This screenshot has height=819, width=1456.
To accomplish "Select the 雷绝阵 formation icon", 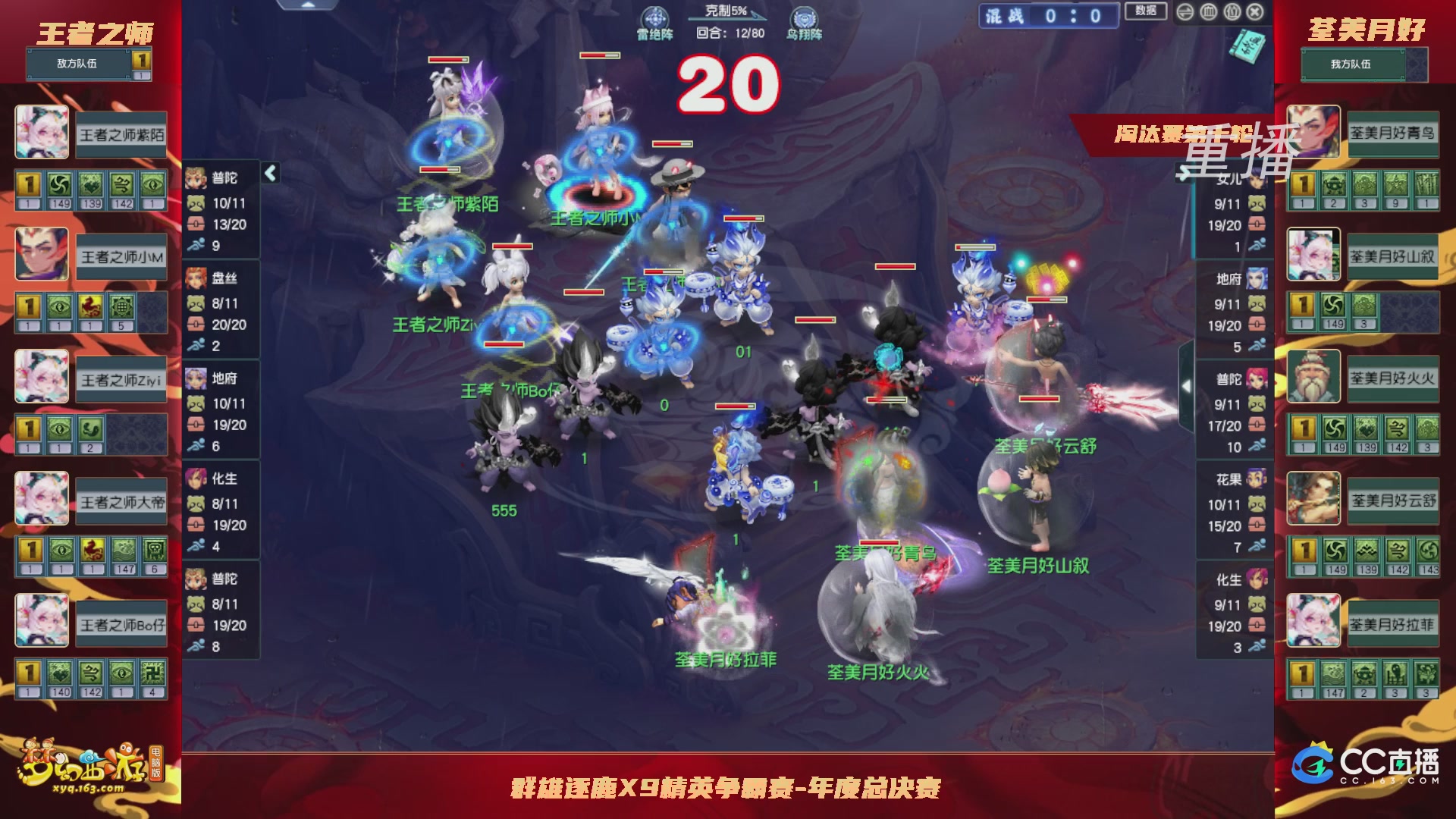I will point(655,17).
